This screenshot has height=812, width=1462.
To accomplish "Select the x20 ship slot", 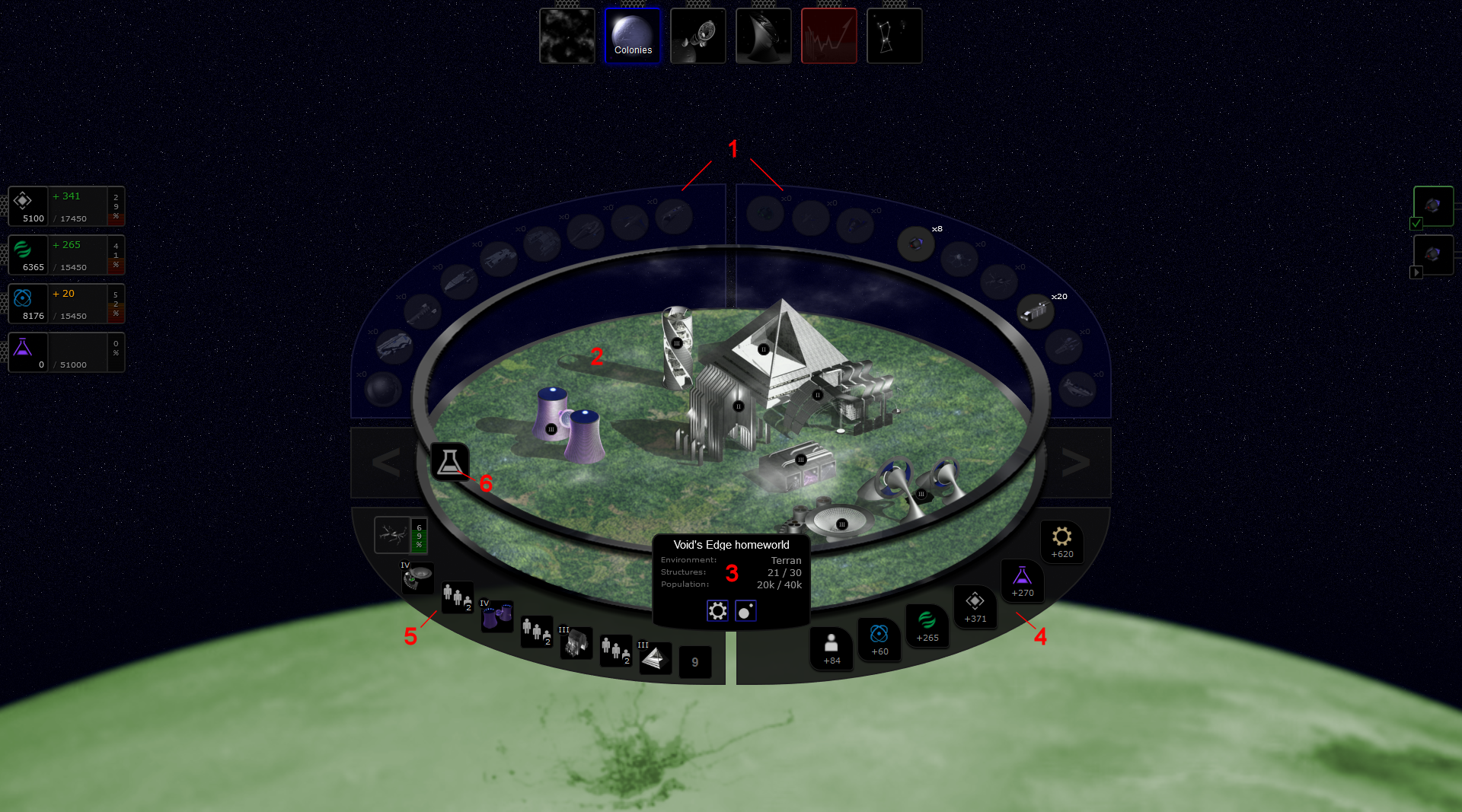I will click(1036, 311).
